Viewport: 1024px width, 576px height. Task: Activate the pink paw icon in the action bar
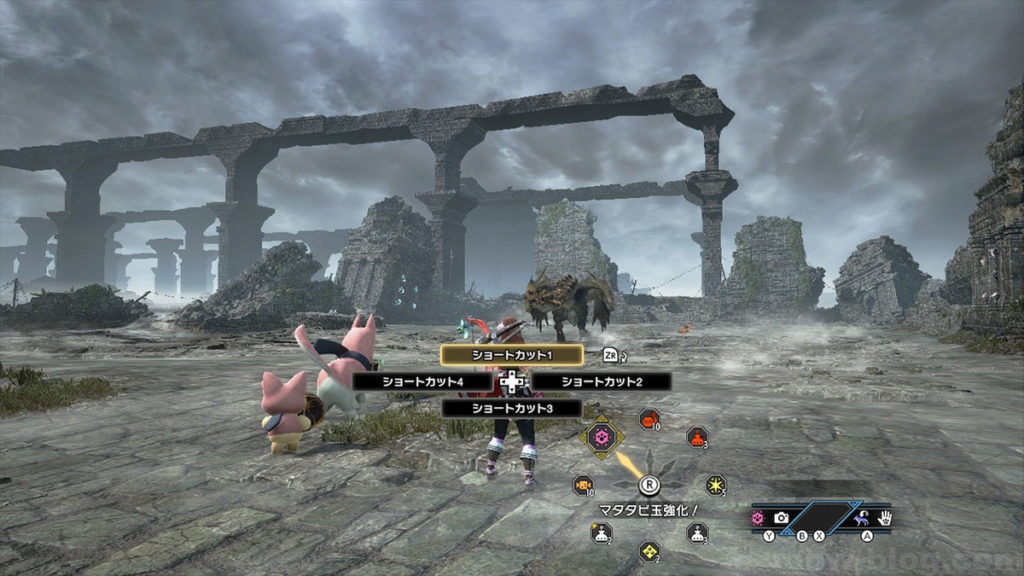(759, 519)
